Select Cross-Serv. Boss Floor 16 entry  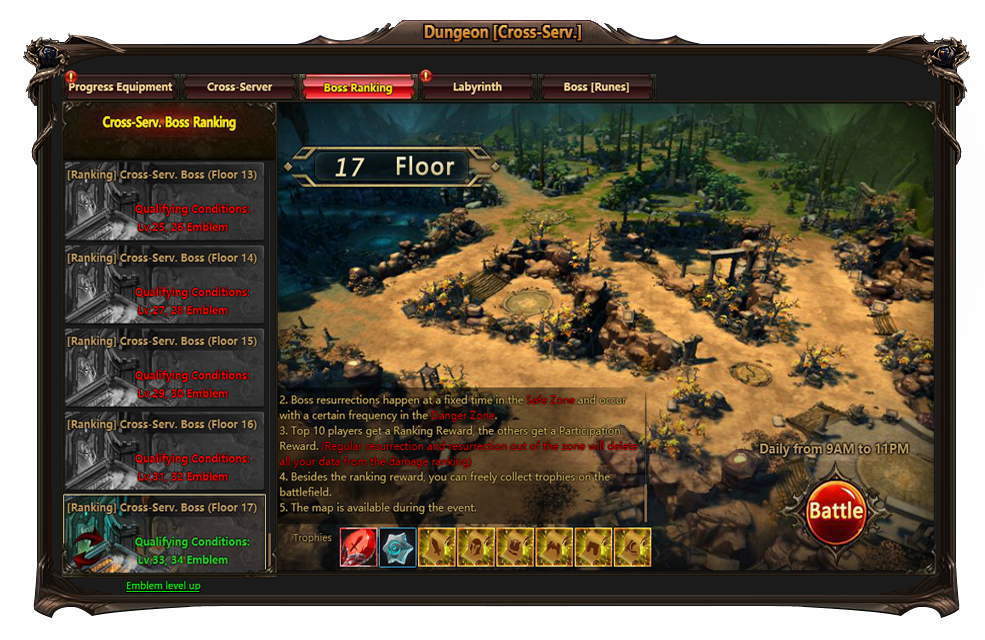pyautogui.click(x=165, y=451)
